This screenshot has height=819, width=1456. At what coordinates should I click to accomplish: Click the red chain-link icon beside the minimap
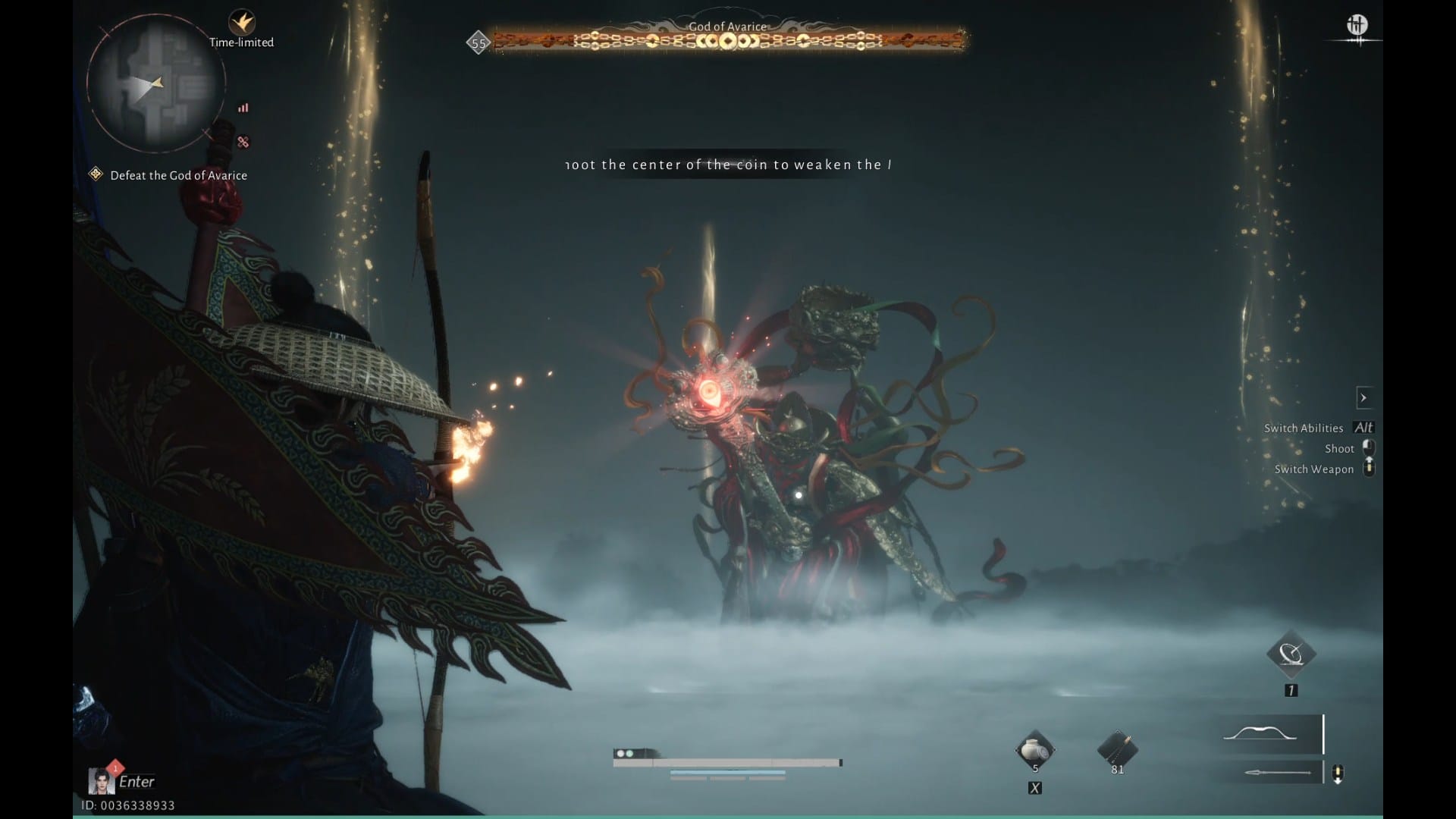coord(243,142)
